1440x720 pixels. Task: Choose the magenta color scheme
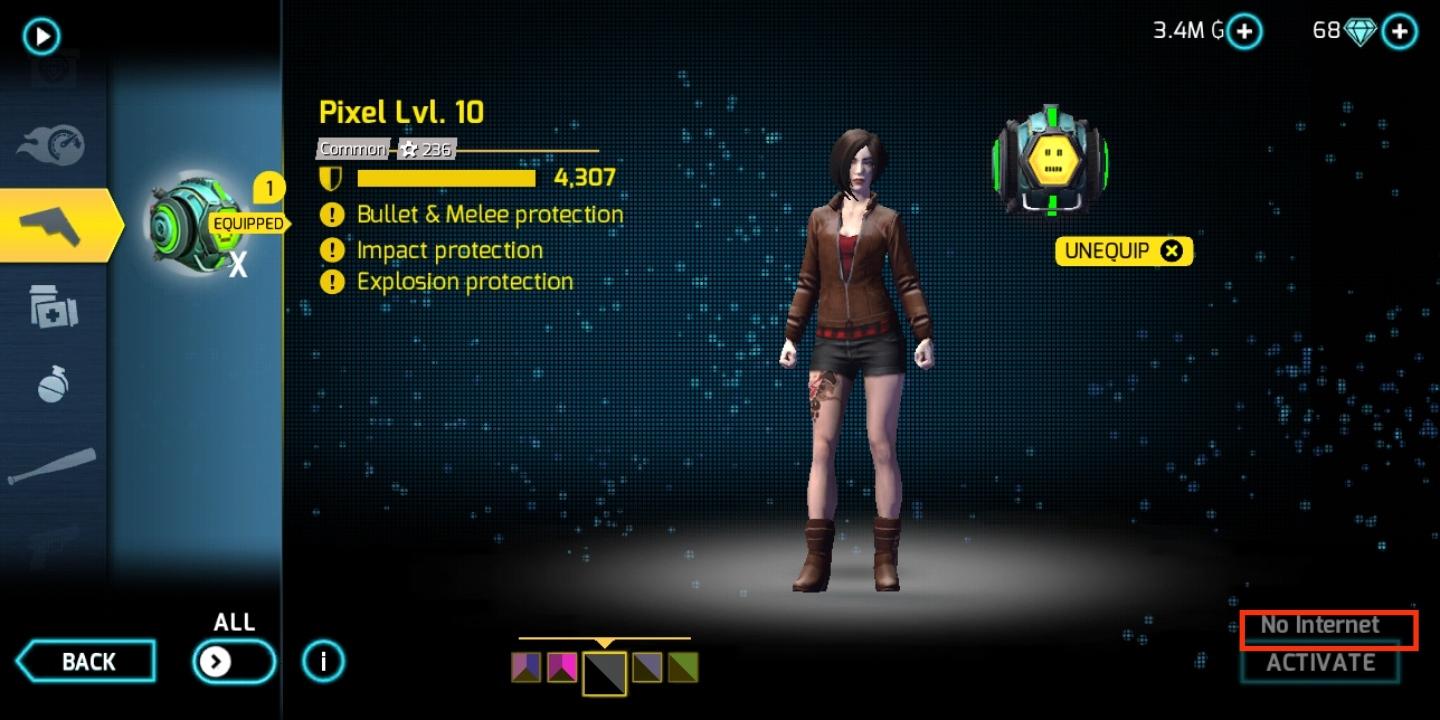tap(562, 667)
